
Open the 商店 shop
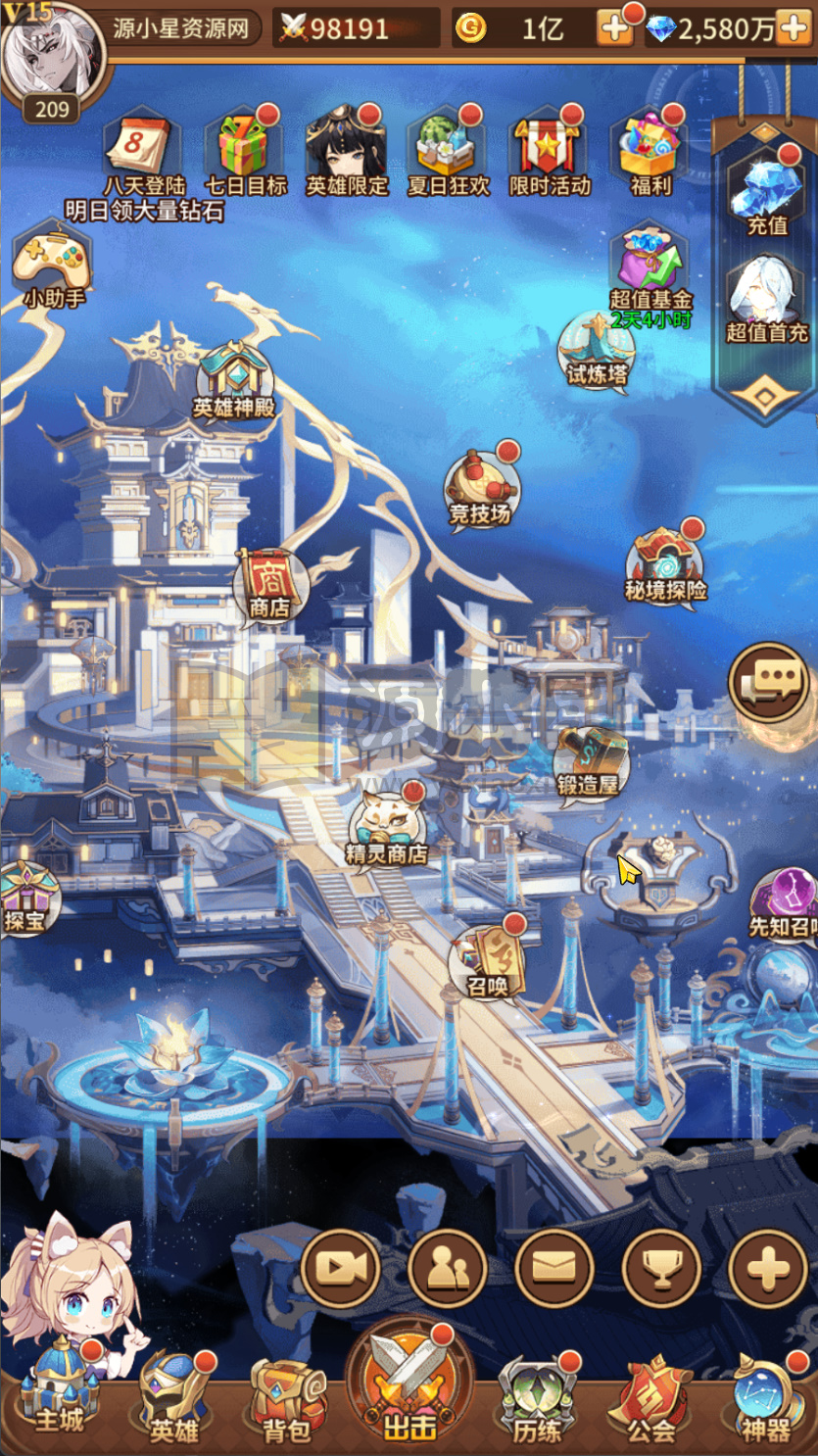(x=268, y=585)
